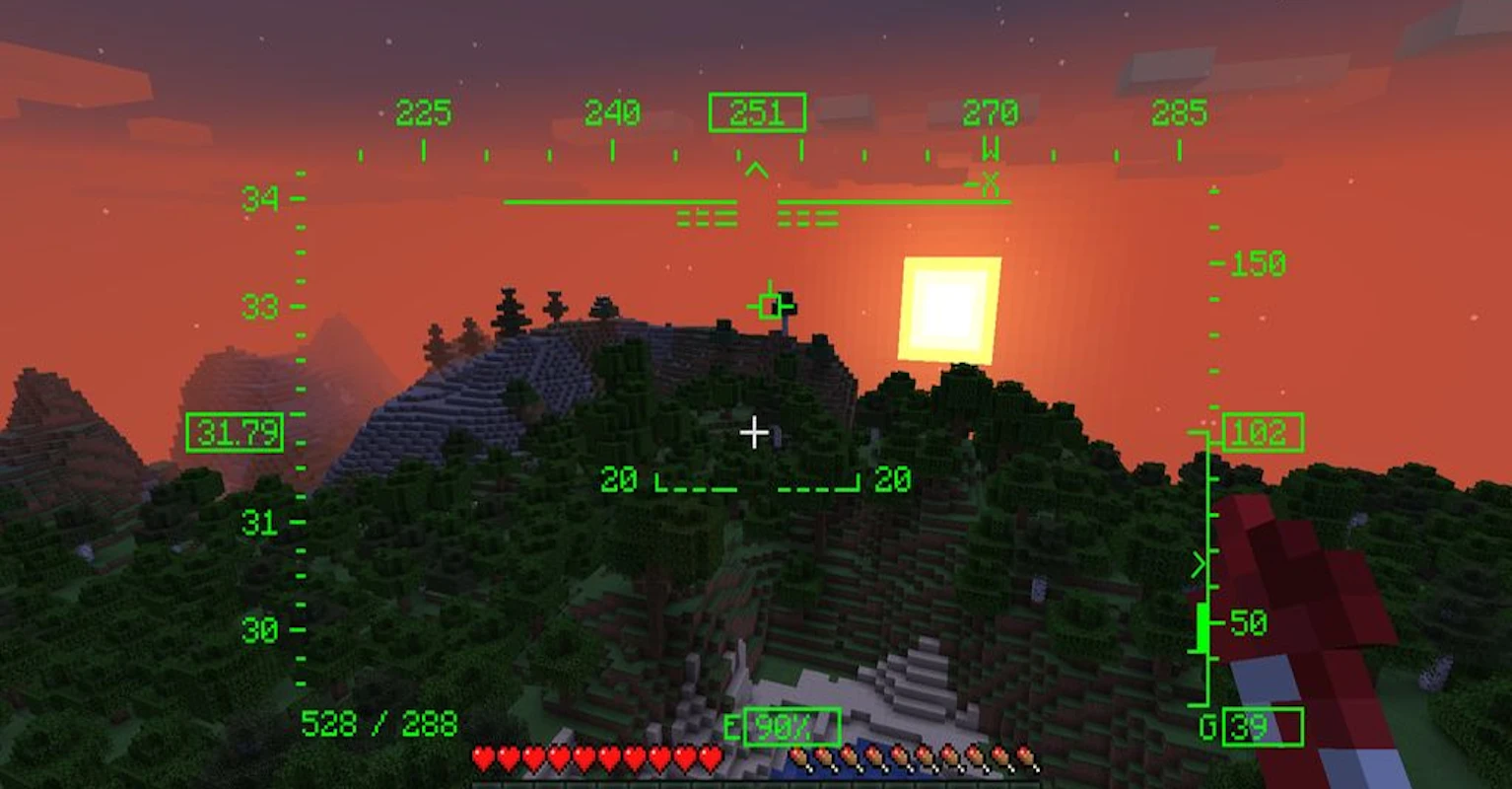Click the flight path marker circle
The height and width of the screenshot is (789, 1512).
[768, 306]
